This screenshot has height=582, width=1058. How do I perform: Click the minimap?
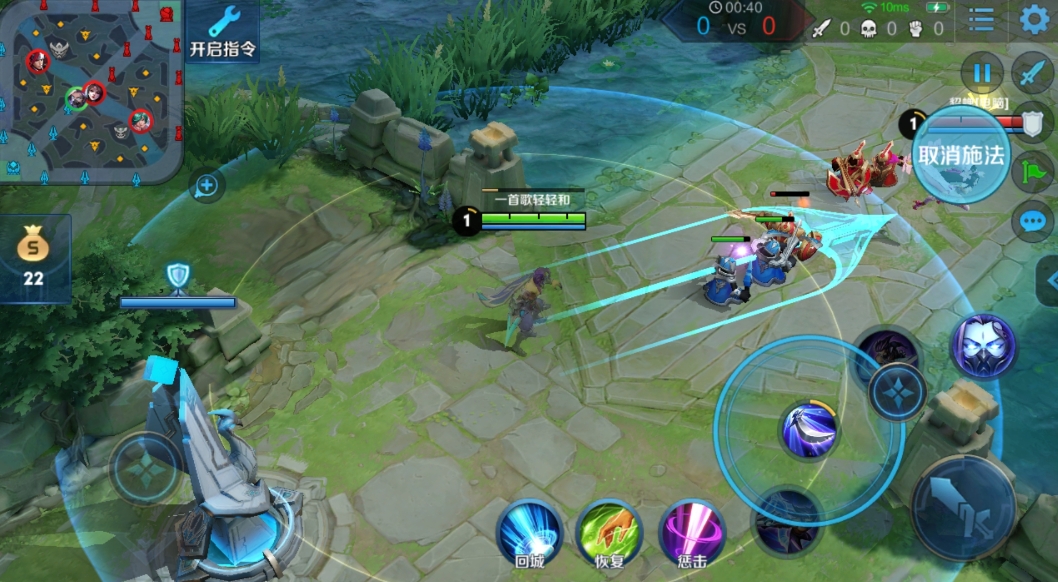[92, 90]
